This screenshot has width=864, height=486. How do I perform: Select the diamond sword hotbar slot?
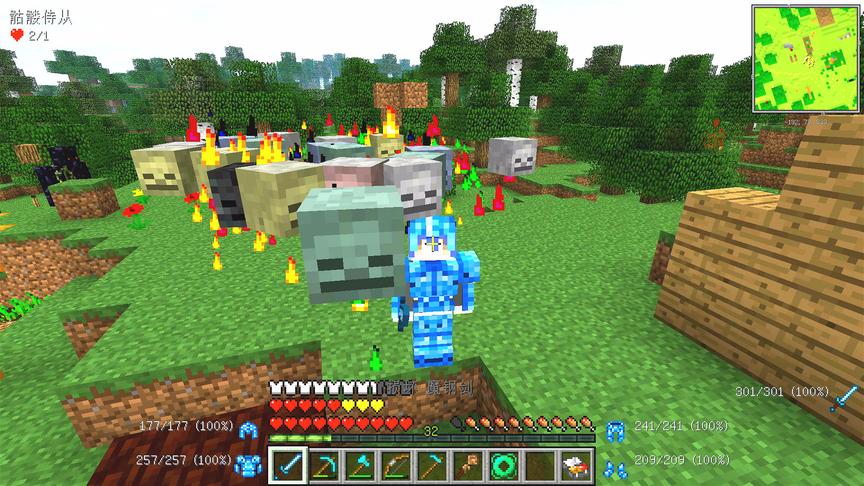tap(288, 465)
